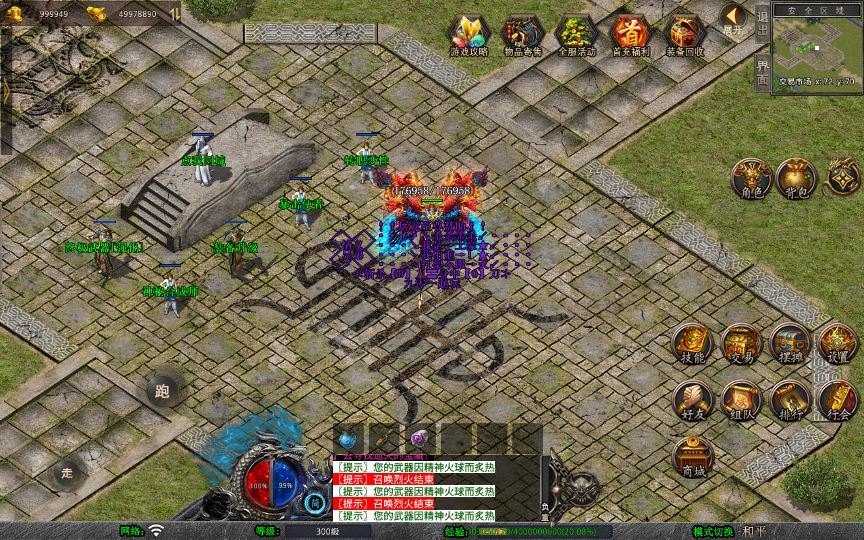Select the 跑 run movement button

pos(162,390)
